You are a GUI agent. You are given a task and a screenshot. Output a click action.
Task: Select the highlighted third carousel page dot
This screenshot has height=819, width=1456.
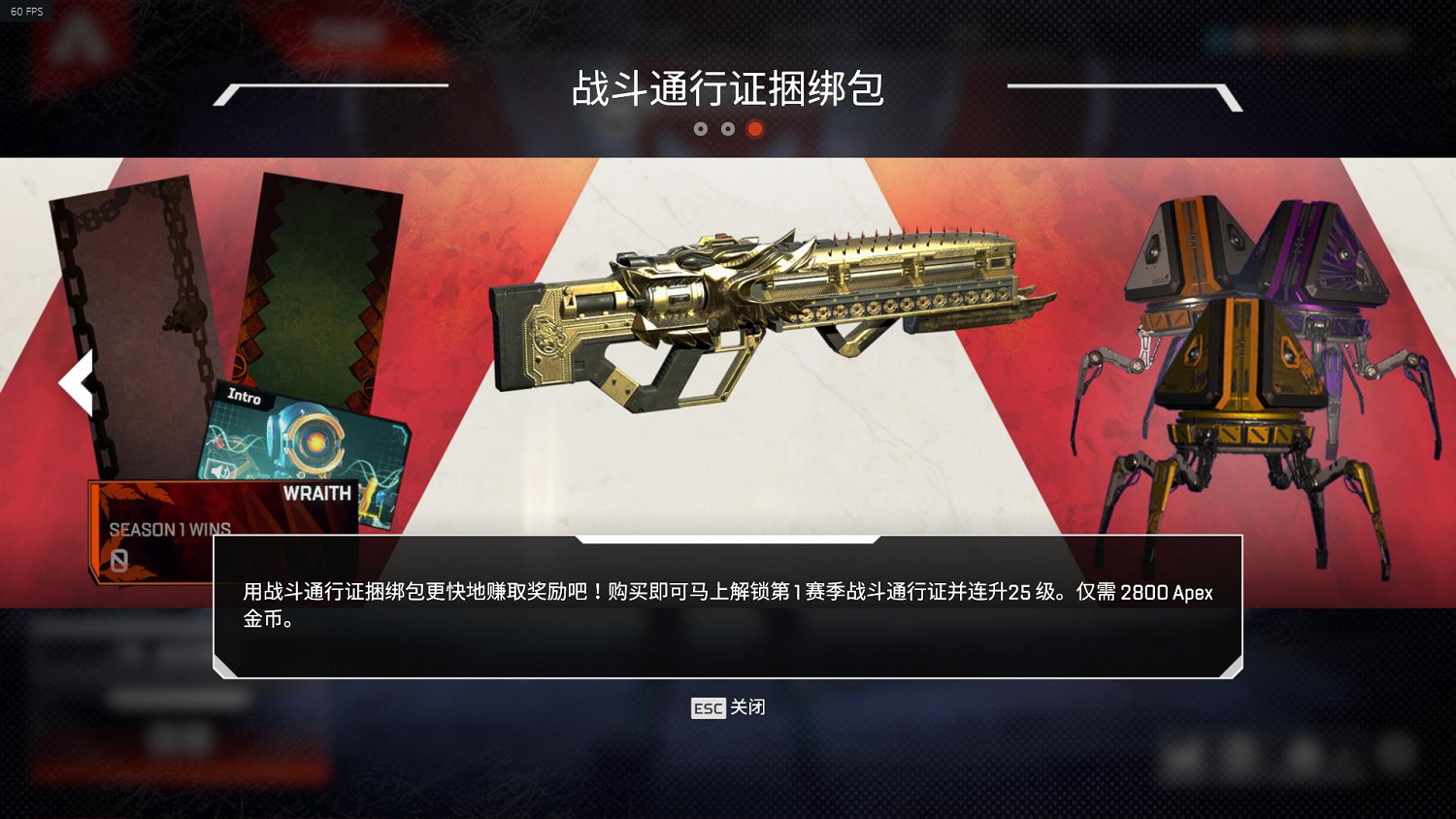pyautogui.click(x=754, y=128)
